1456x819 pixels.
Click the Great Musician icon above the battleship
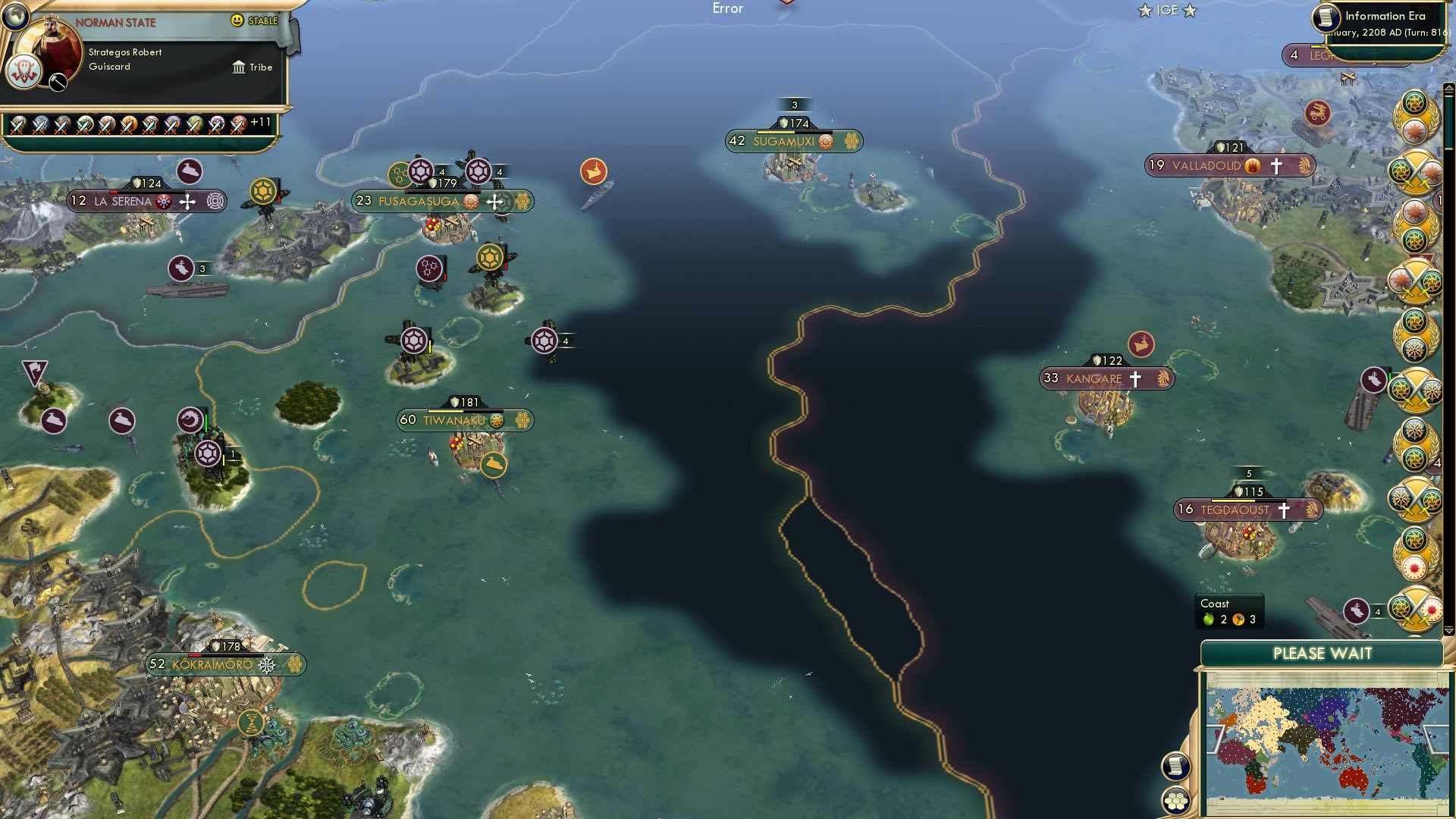click(x=595, y=171)
